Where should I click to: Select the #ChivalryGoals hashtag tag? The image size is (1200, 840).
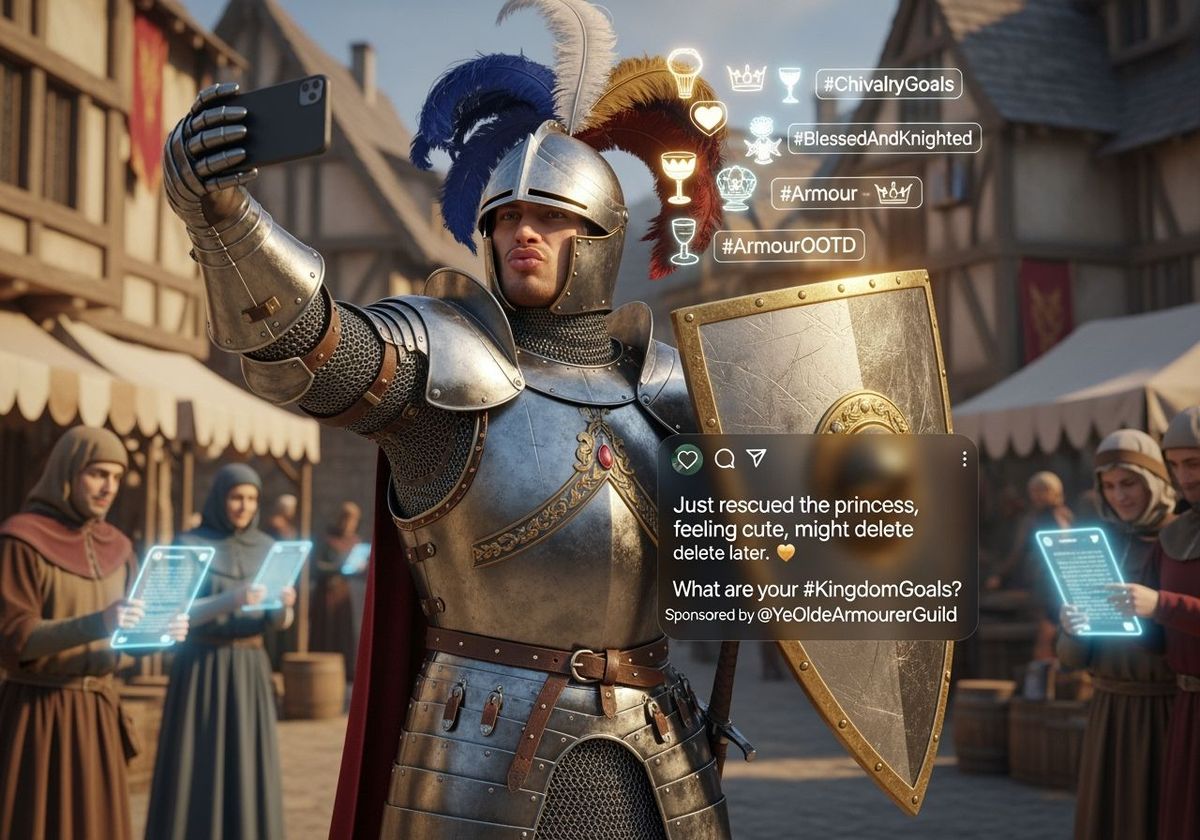click(x=888, y=84)
